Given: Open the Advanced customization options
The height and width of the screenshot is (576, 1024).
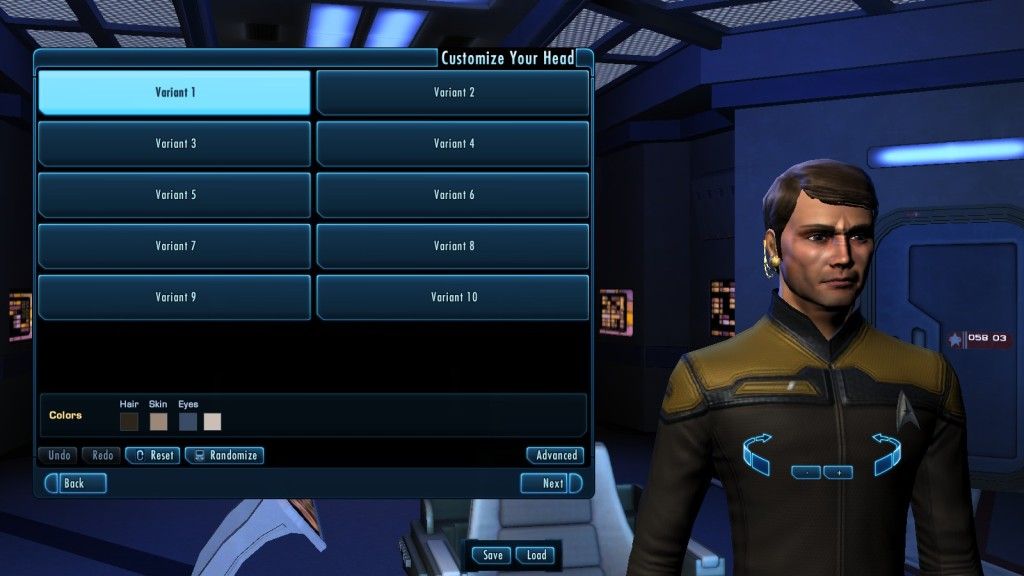Looking at the screenshot, I should coord(555,455).
